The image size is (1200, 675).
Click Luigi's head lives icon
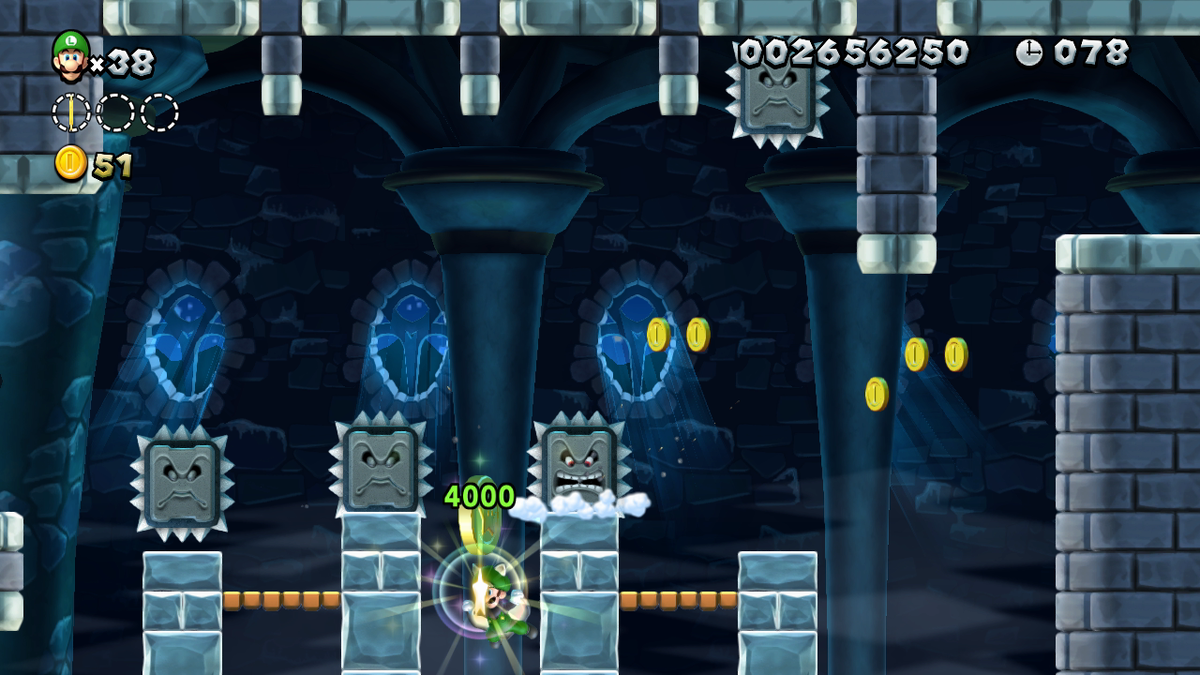71,56
